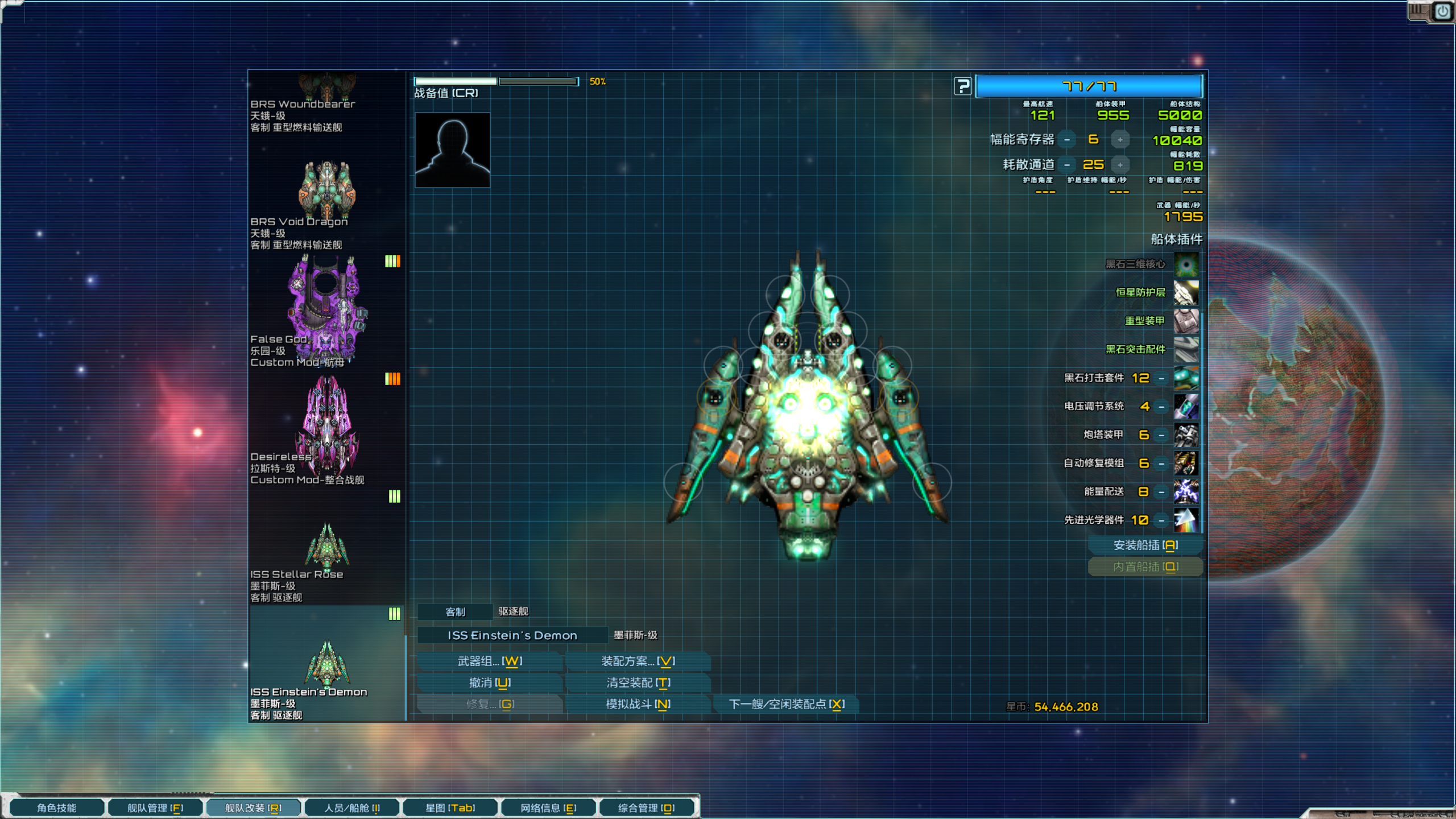Choose ISS Stellar Rose from the ship list
Screen dimensions: 1456x819
point(326,549)
